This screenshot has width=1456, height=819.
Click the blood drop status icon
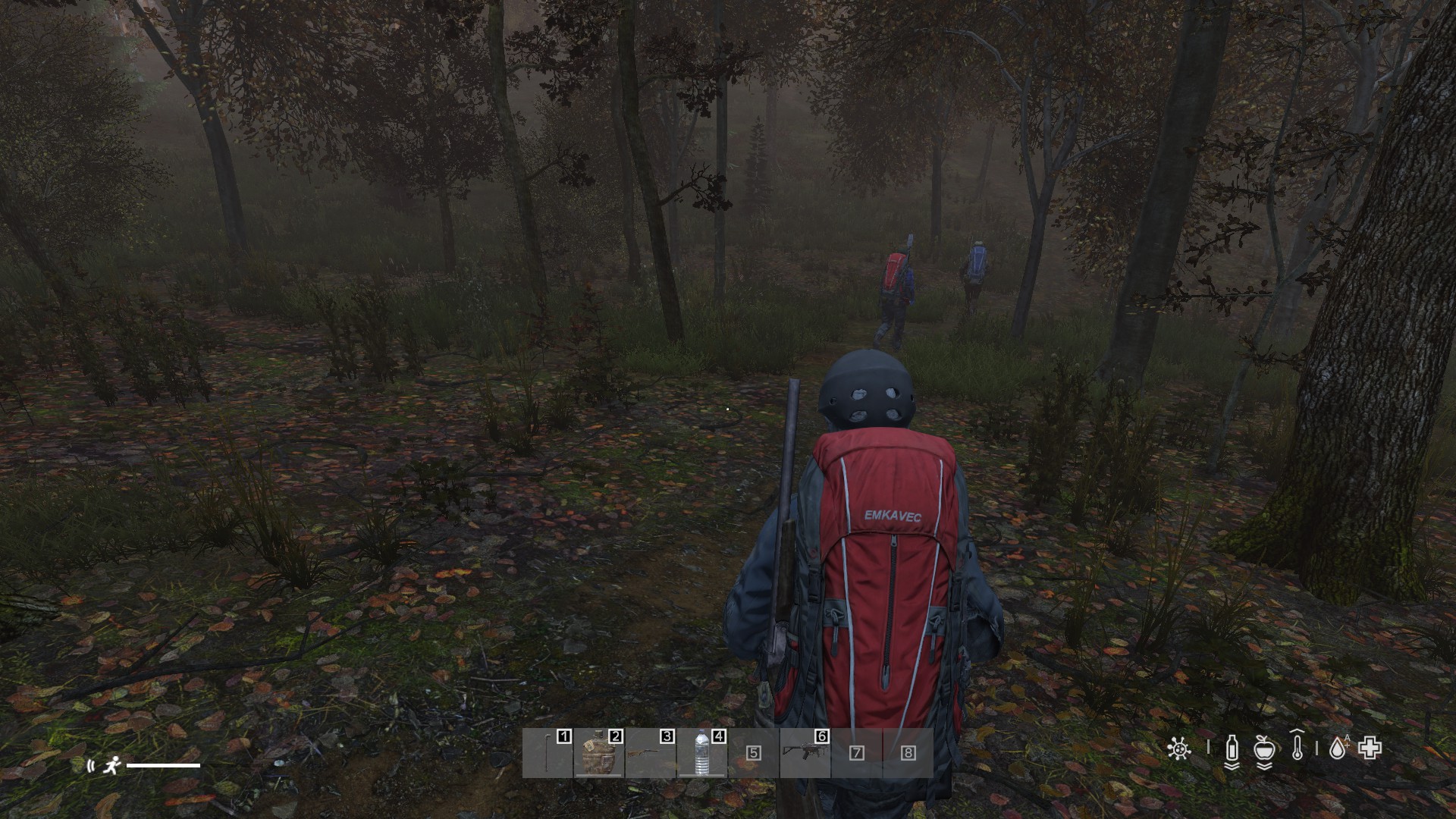pyautogui.click(x=1337, y=750)
